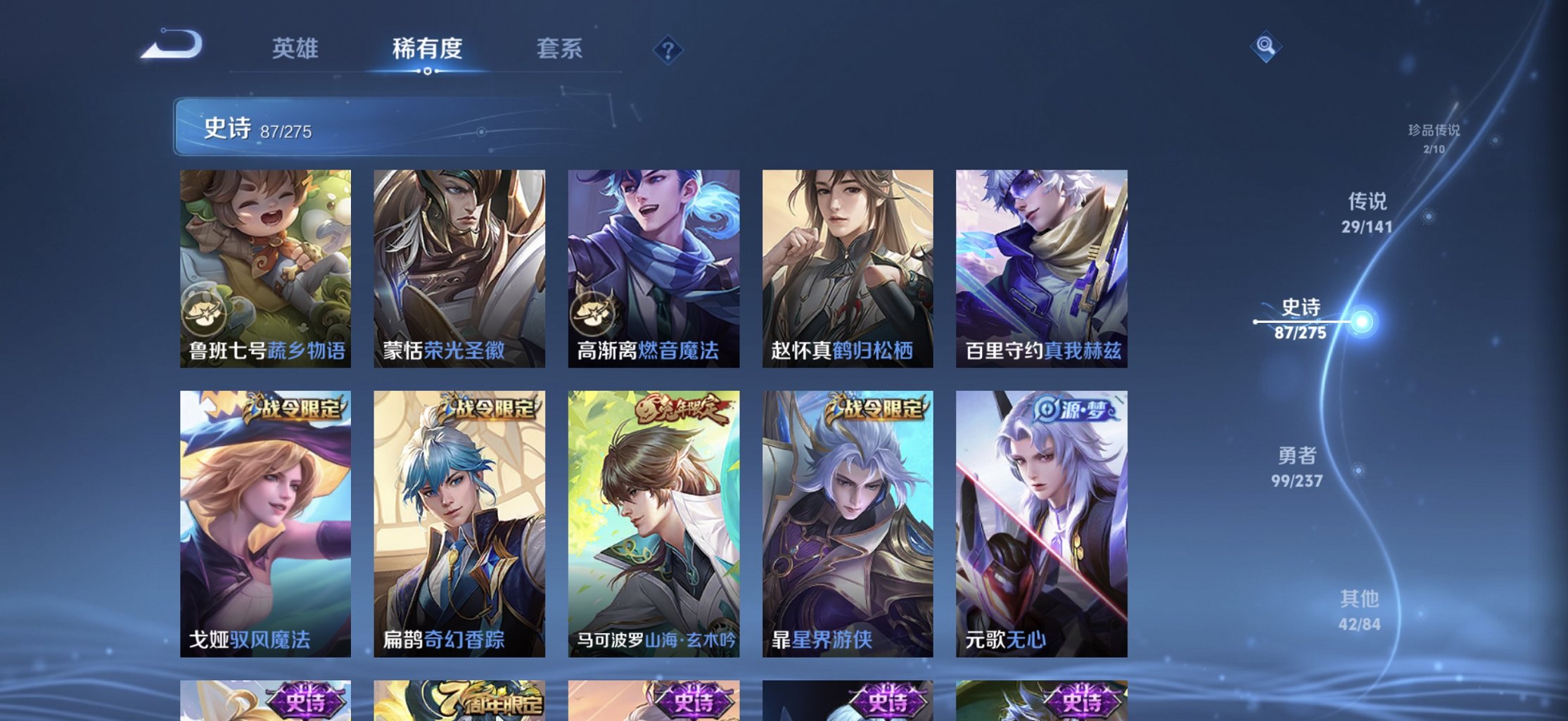Select the 稀有度 tab
This screenshot has width=1568, height=721.
[x=426, y=49]
